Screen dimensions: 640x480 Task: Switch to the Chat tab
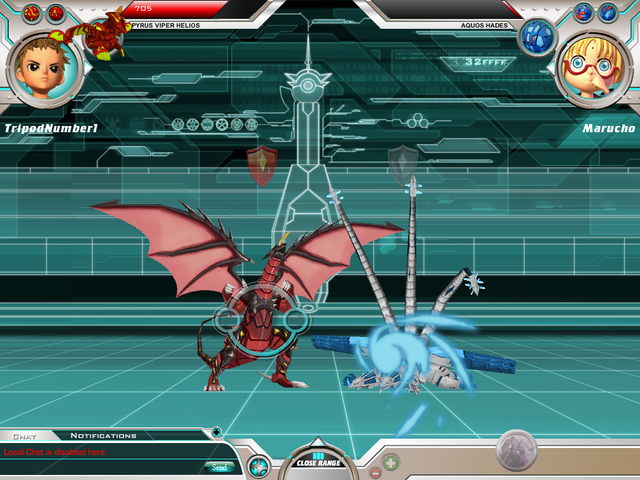pos(23,436)
